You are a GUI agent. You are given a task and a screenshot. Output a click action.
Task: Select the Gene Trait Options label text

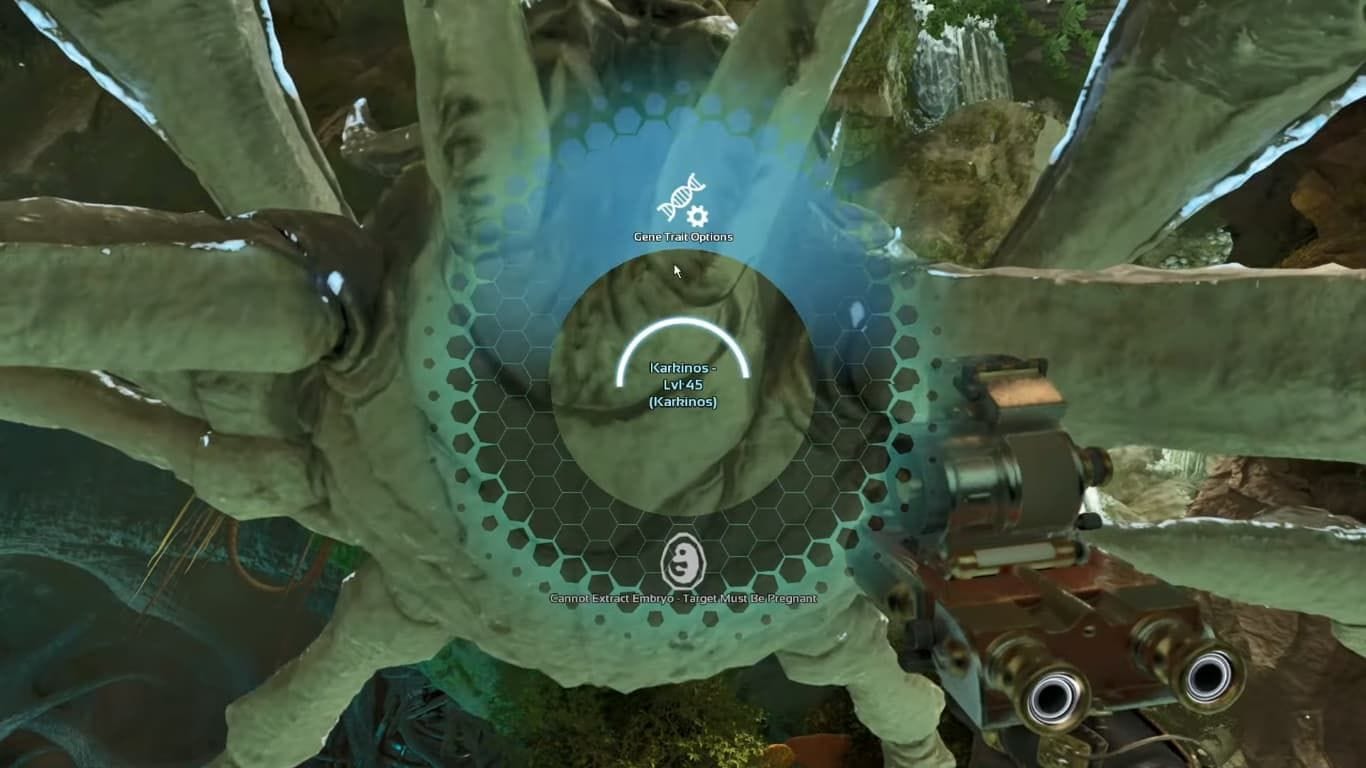[682, 237]
